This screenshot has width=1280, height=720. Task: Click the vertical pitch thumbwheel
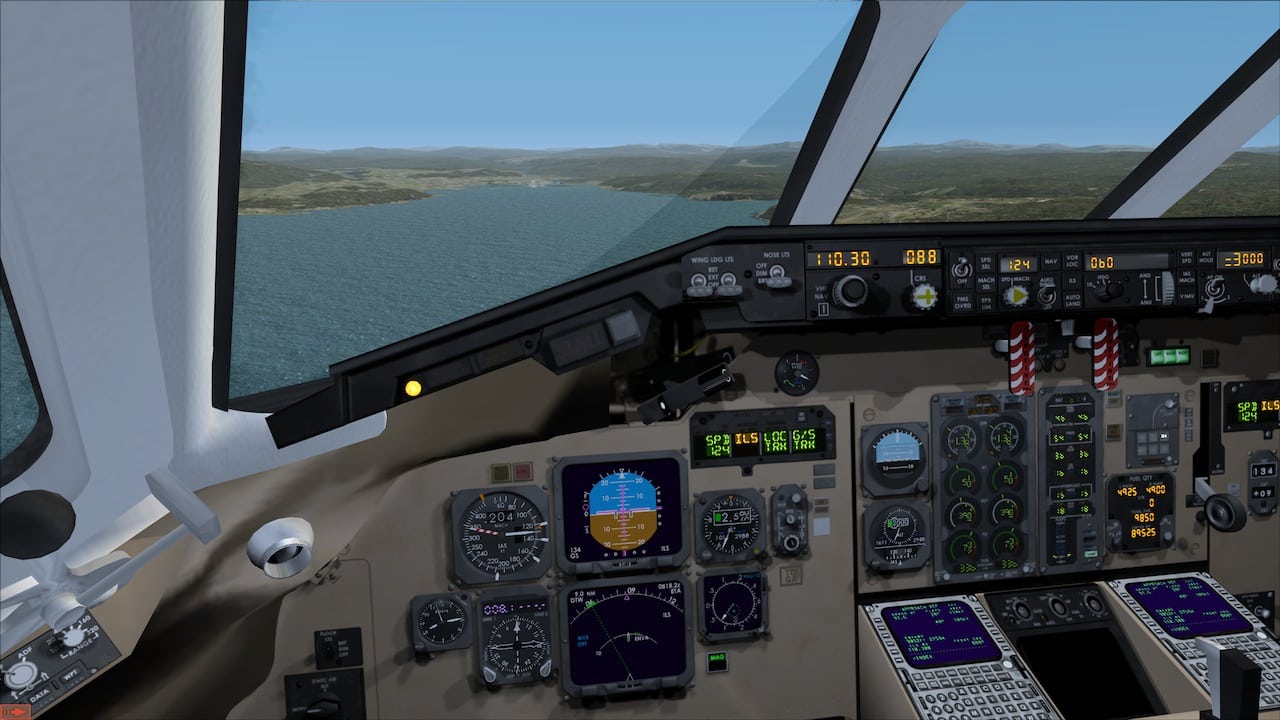coord(1166,288)
